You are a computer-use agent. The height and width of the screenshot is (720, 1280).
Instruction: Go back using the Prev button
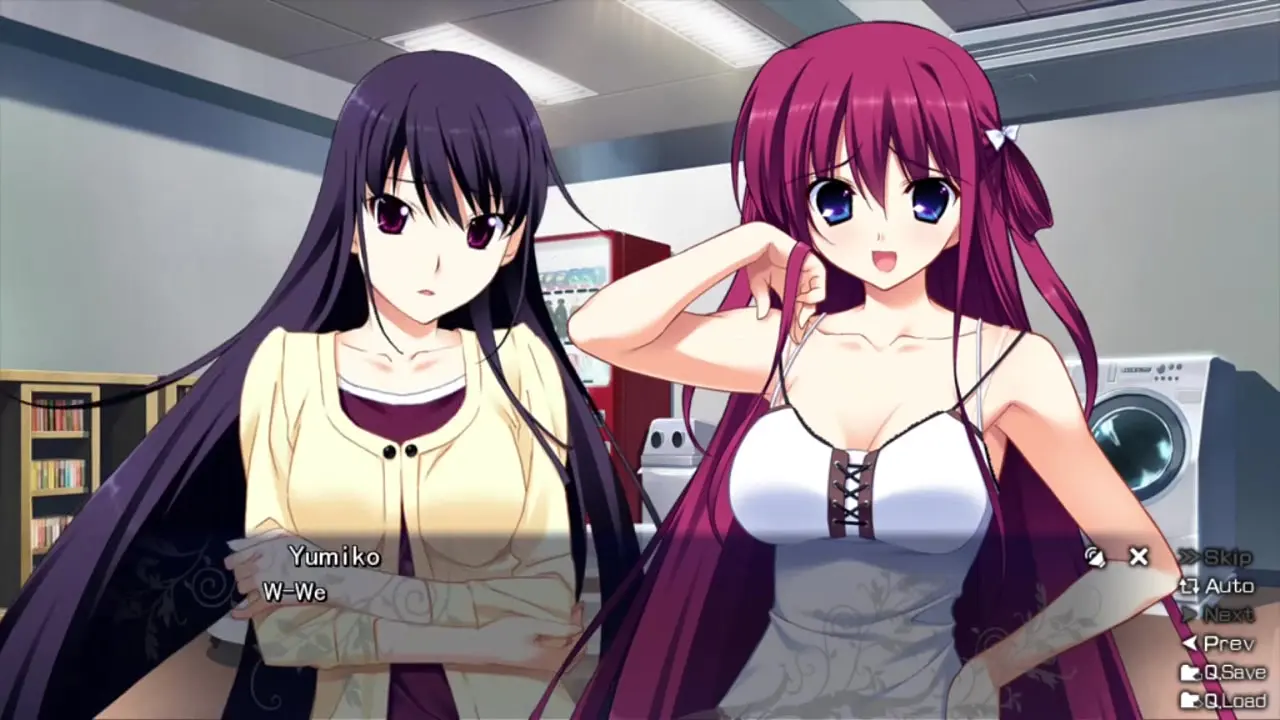tap(1217, 643)
